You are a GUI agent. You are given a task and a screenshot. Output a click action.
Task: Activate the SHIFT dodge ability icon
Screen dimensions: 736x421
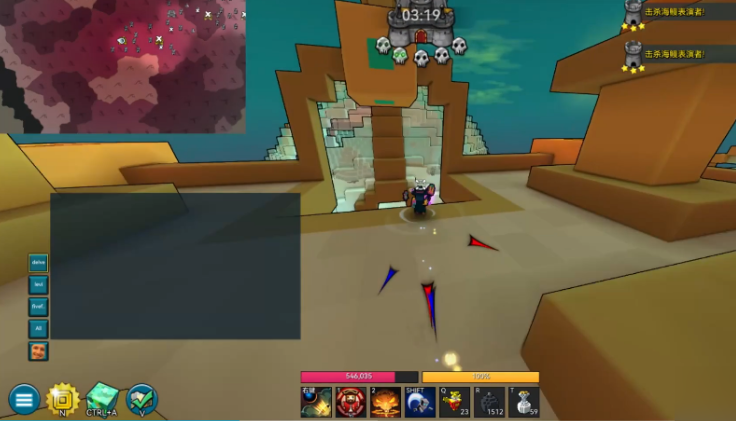420,402
